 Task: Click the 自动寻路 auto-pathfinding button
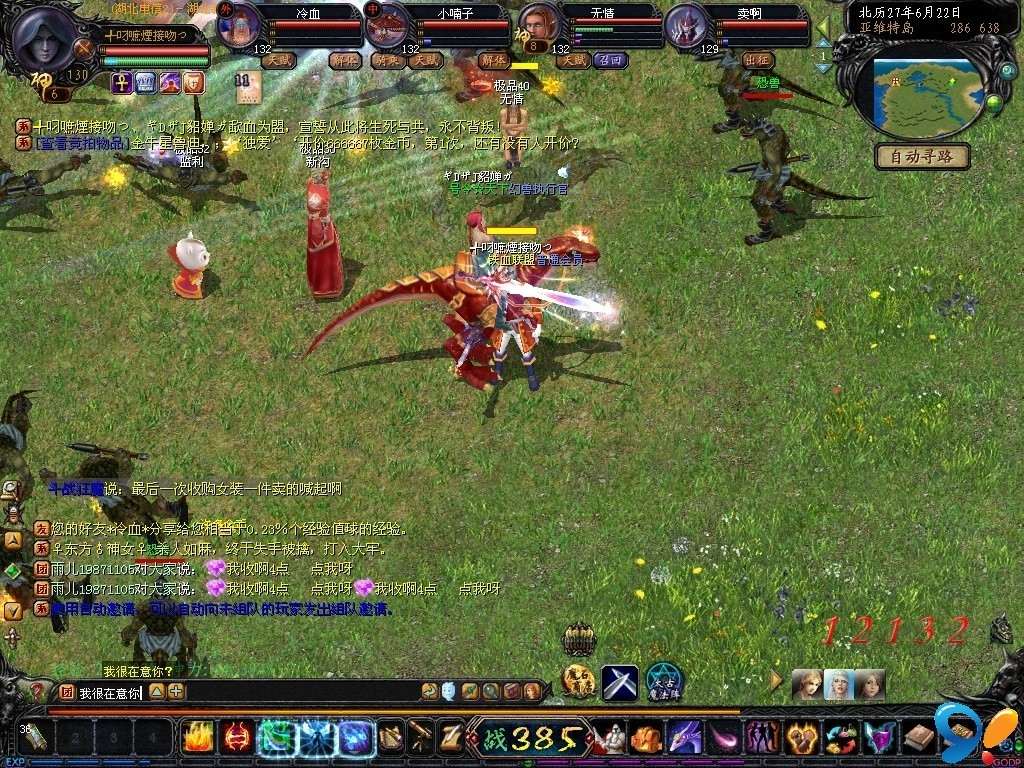(922, 157)
